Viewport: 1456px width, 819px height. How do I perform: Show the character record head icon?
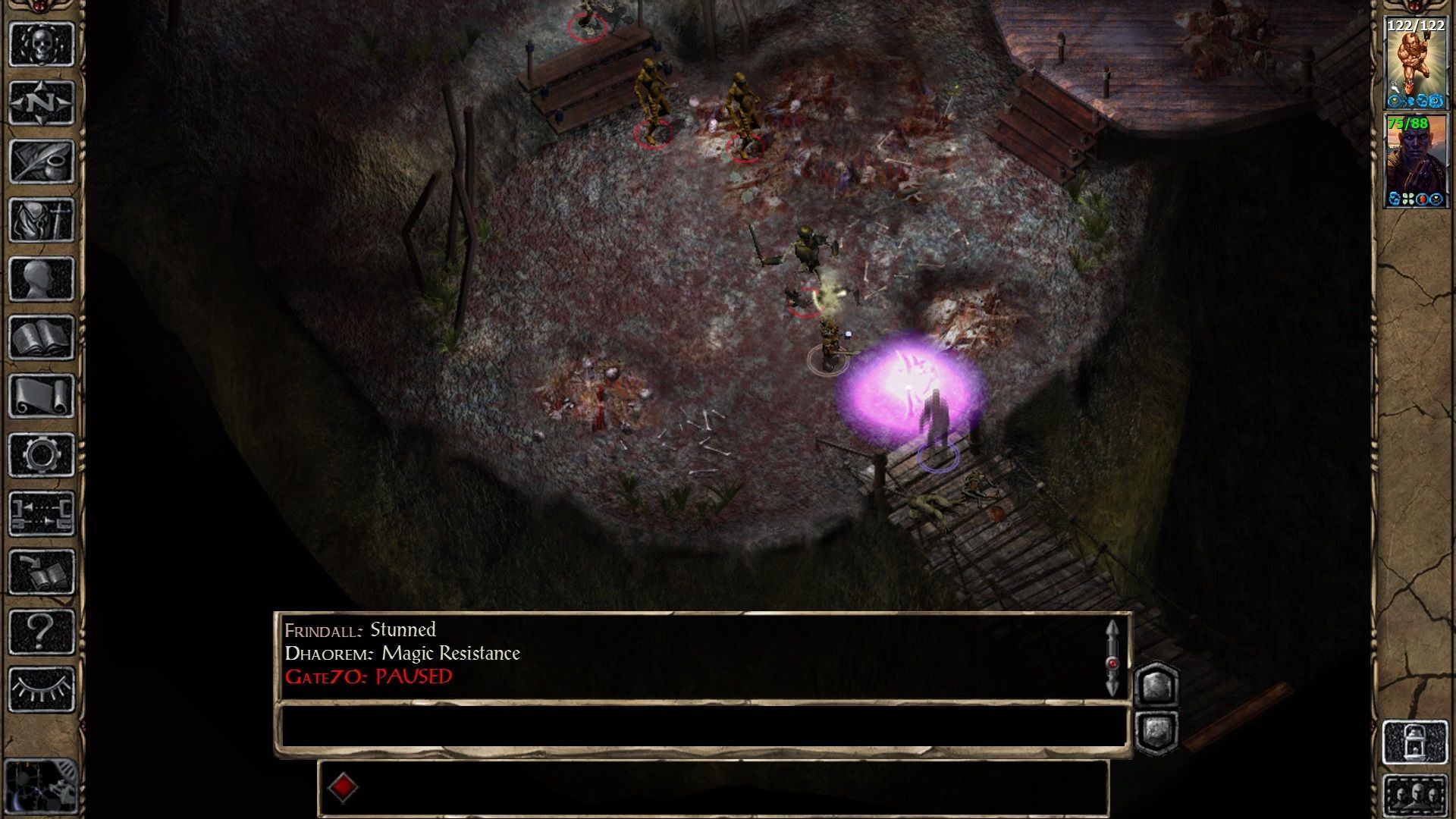[41, 279]
